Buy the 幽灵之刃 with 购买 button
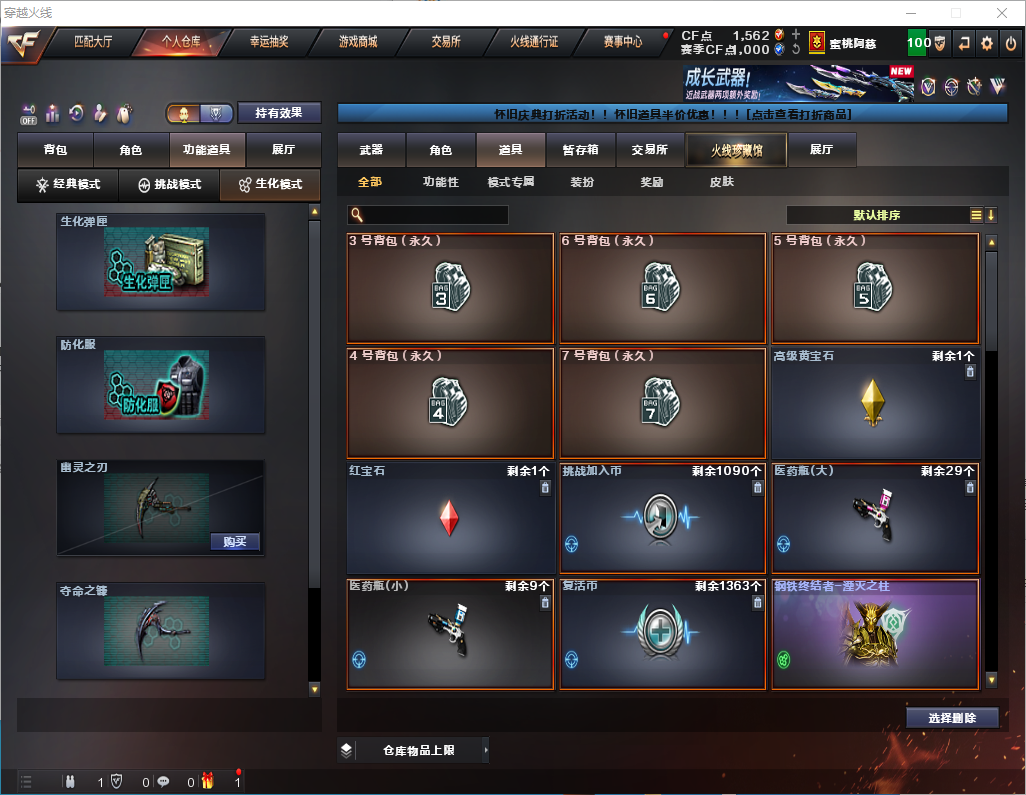 tap(235, 542)
